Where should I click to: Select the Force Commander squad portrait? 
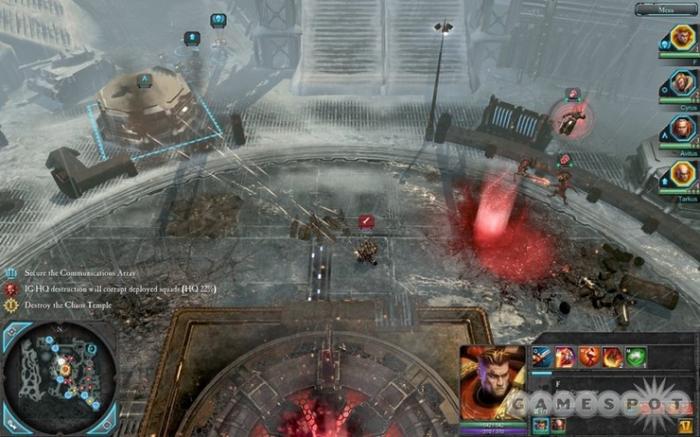[682, 40]
